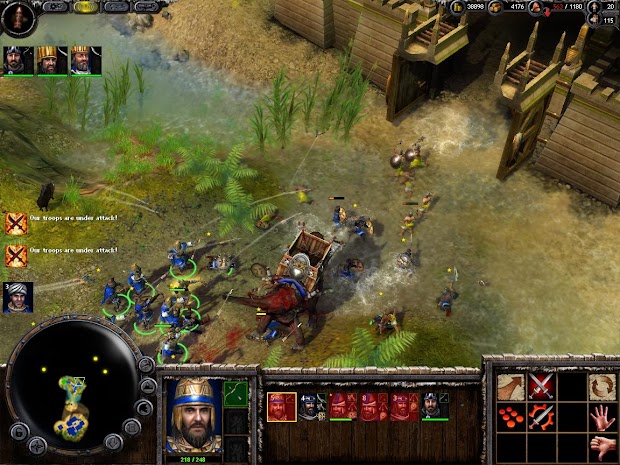Click the green stance icon beside the hero portrait

coord(235,394)
